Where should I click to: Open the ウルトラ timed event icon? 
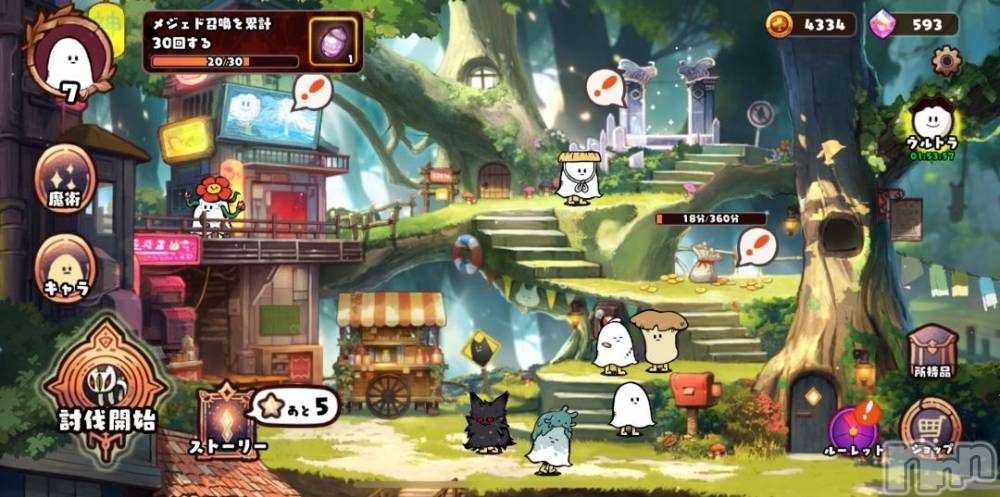pyautogui.click(x=931, y=127)
